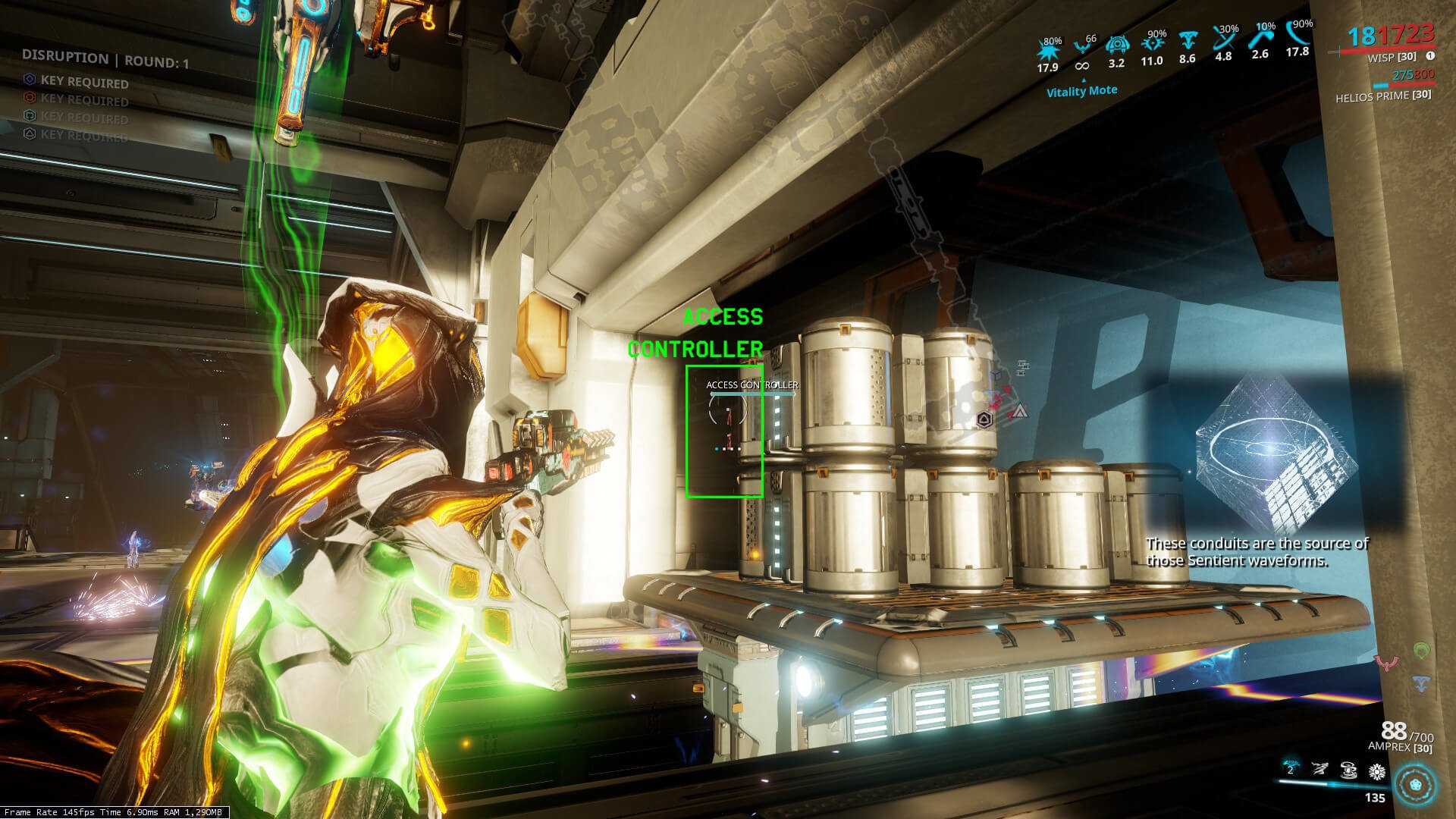This screenshot has height=819, width=1456.
Task: Select the red conduit key objective icon
Action: click(30, 97)
